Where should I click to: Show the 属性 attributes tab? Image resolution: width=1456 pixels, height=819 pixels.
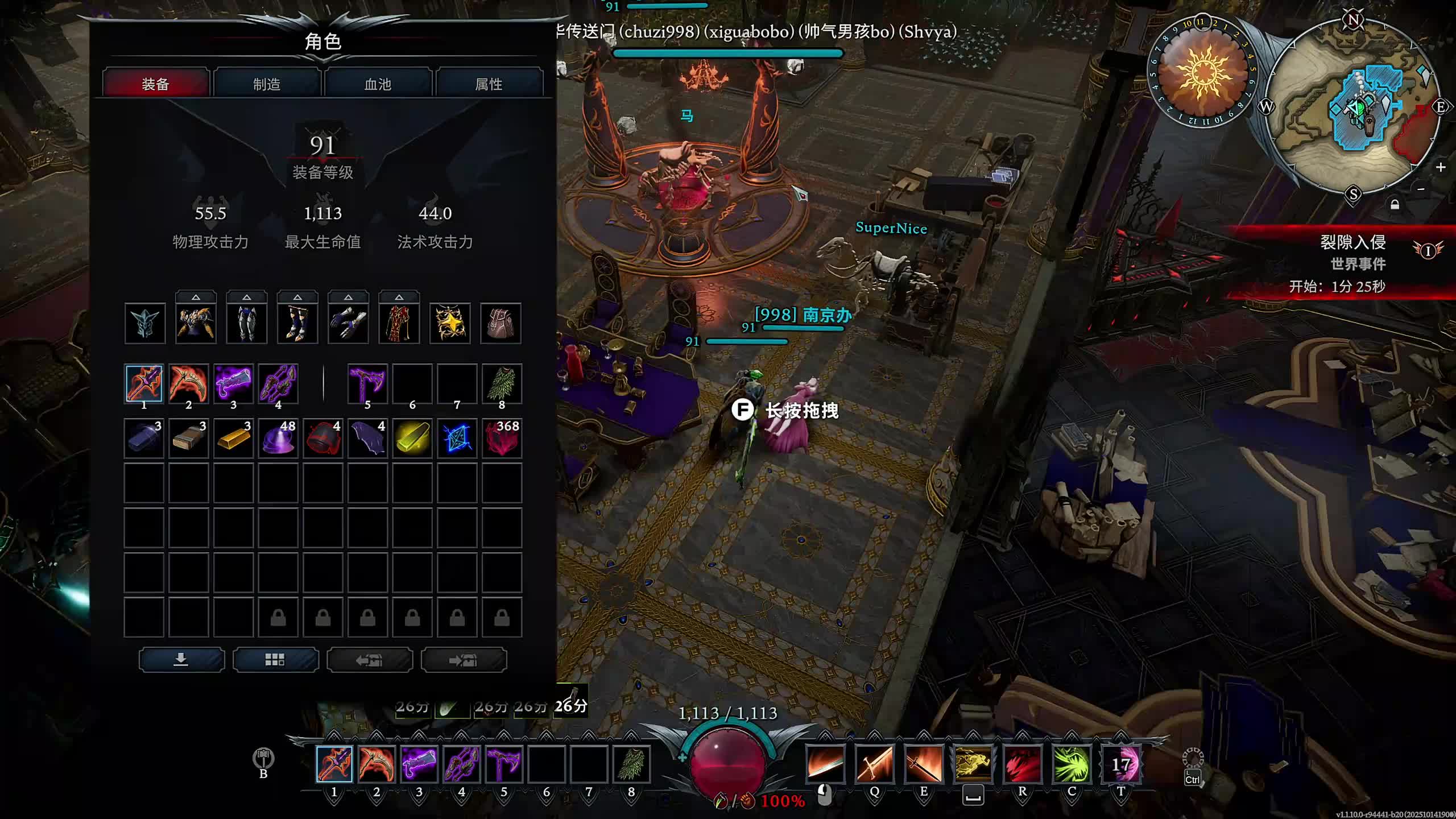[x=489, y=84]
